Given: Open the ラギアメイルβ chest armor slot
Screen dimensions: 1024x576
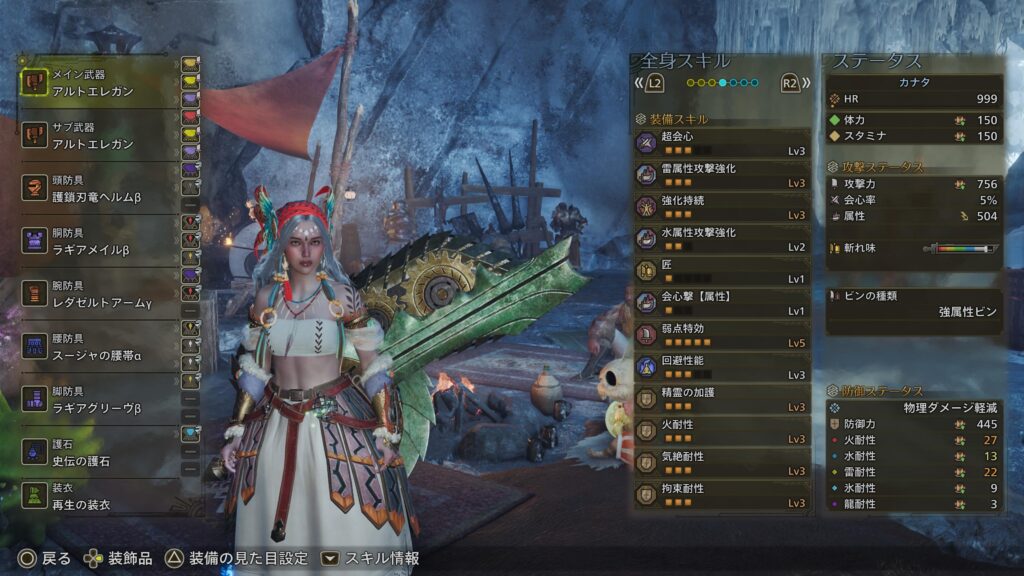Looking at the screenshot, I should pos(100,241).
